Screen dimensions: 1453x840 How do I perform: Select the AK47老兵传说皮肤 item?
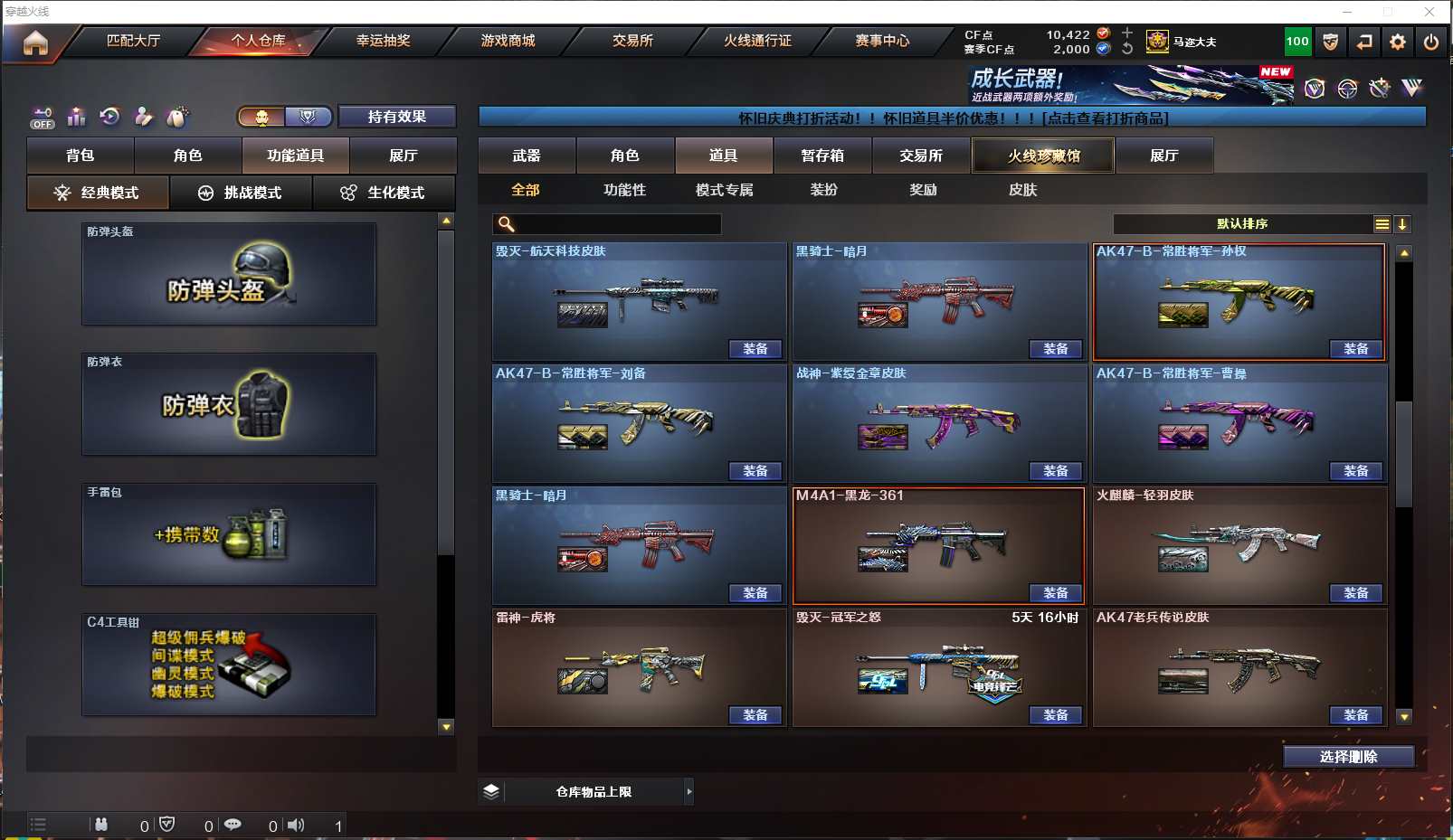point(1239,667)
